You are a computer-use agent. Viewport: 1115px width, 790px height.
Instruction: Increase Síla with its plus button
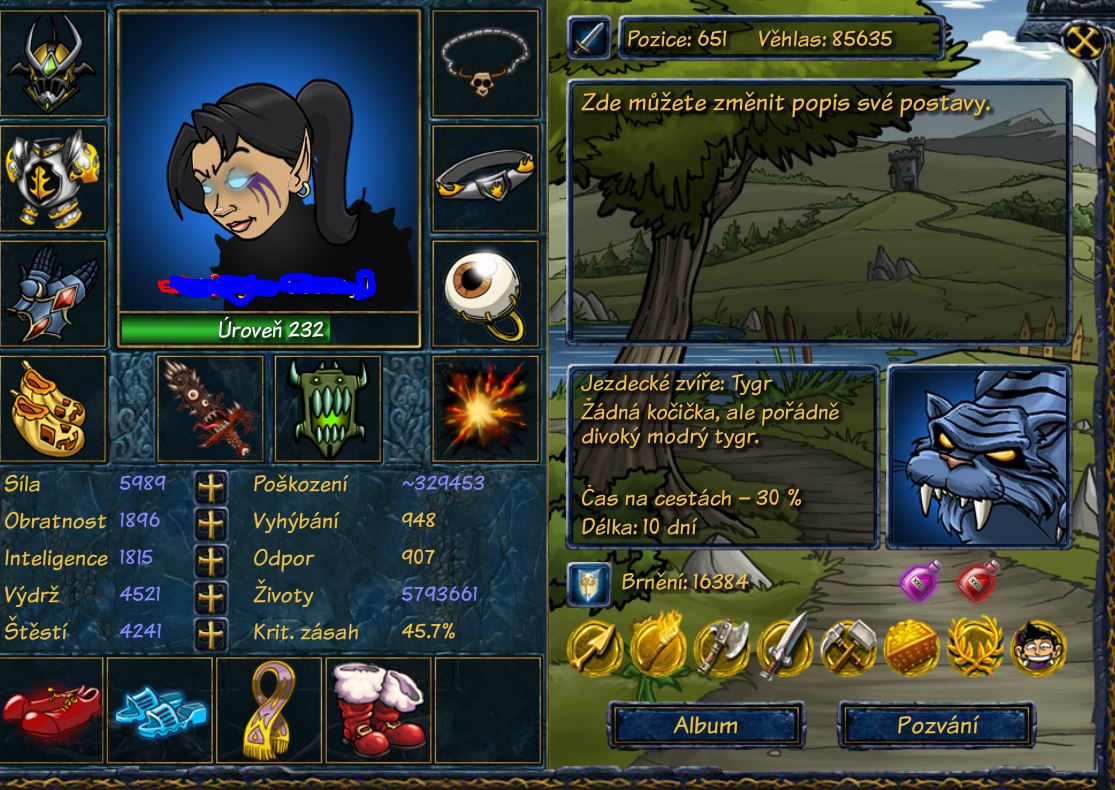pyautogui.click(x=210, y=486)
